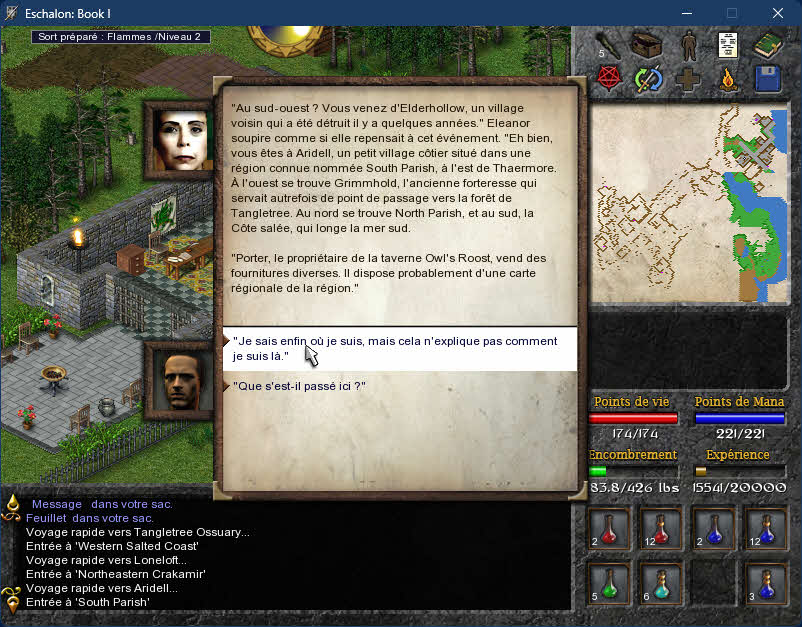Save the game with the floppy disk
The width and height of the screenshot is (802, 627).
click(767, 79)
